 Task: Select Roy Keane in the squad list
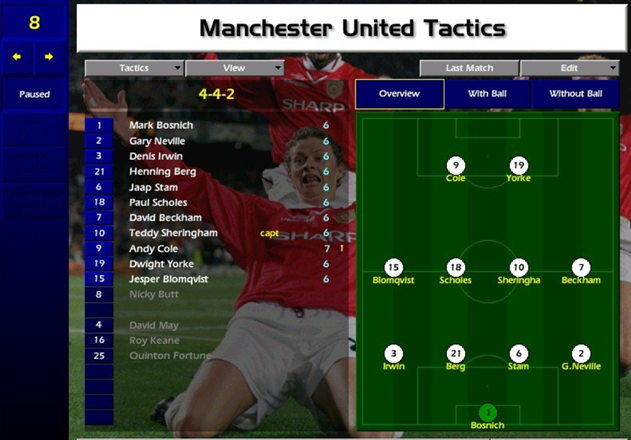click(x=153, y=340)
